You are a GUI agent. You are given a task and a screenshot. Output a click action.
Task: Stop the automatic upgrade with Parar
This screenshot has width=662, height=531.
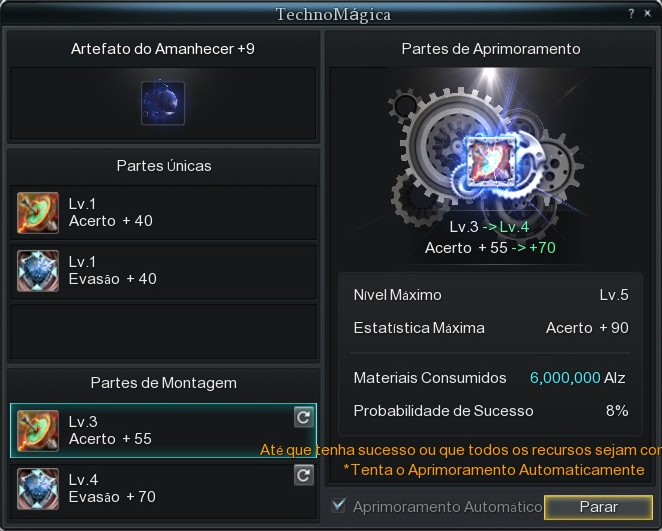coord(598,507)
